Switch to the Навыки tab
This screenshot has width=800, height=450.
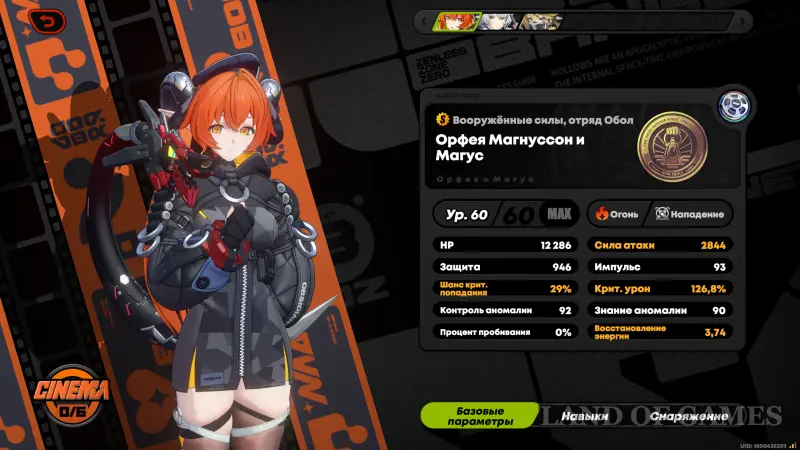tap(586, 415)
